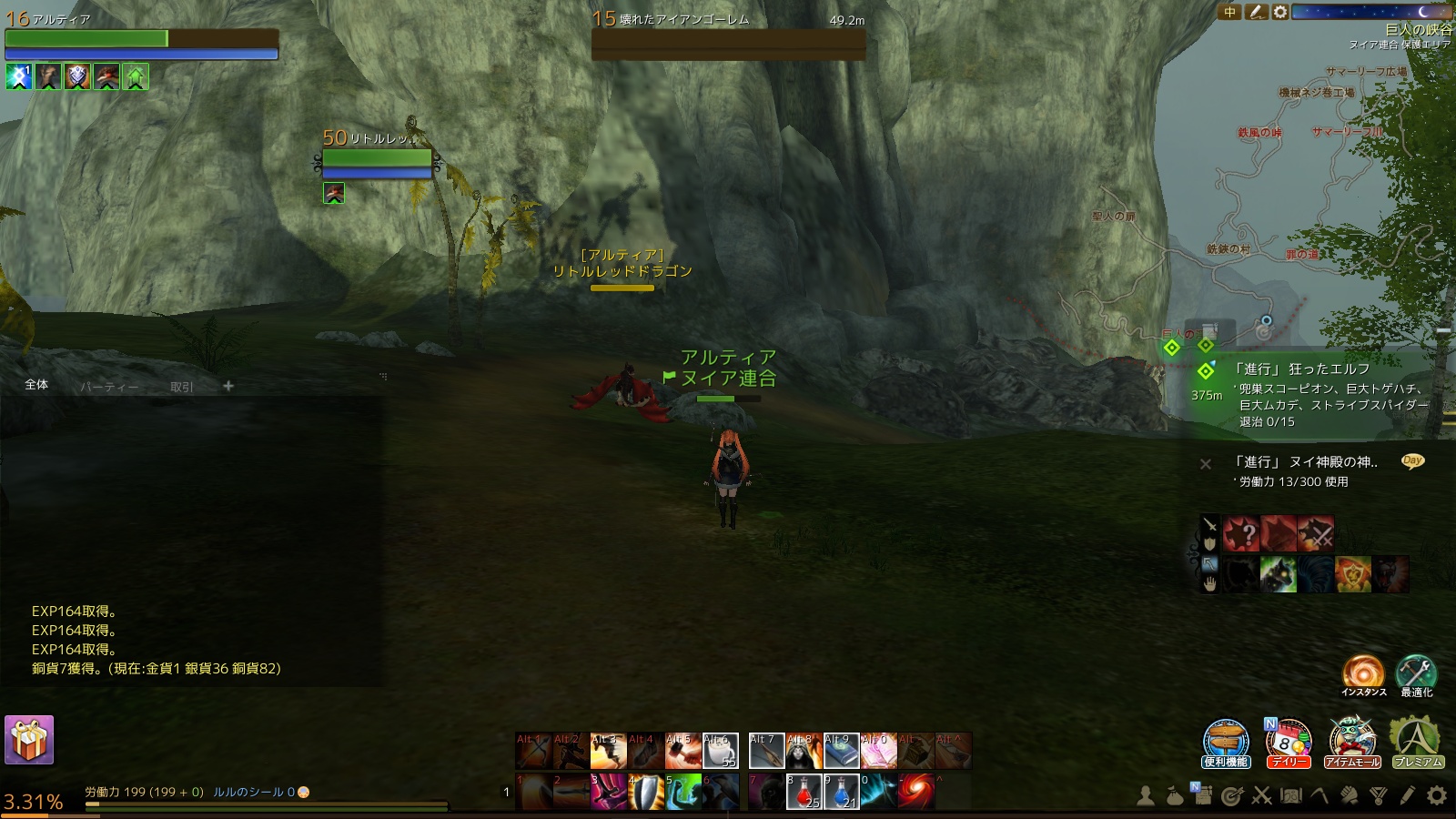Open the 中 minimap zoom selector

pos(1229,11)
